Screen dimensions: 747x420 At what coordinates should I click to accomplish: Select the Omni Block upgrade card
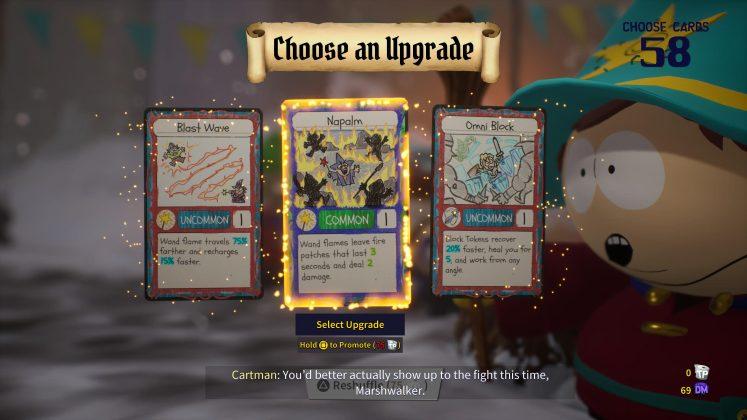coord(488,203)
